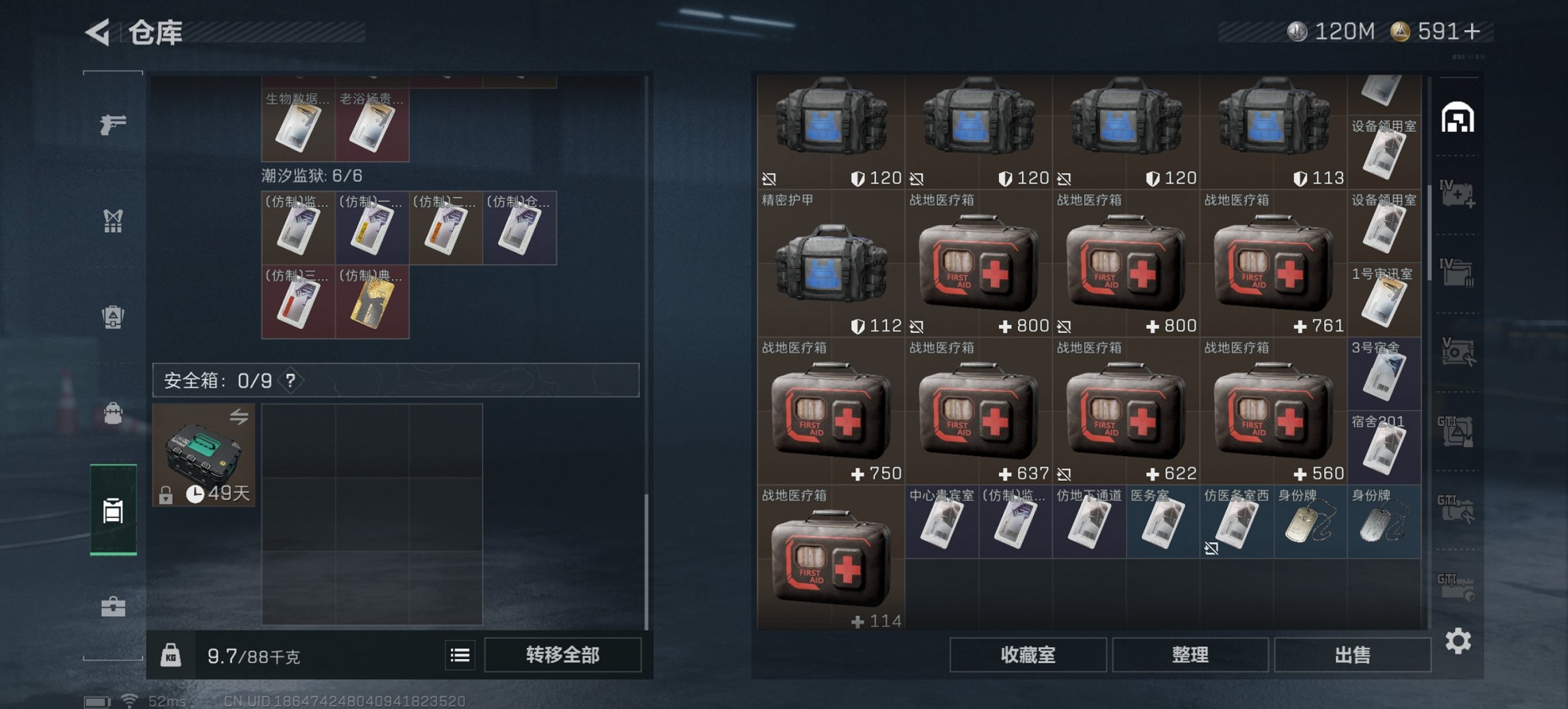This screenshot has width=1568, height=709.
Task: Switch to the highlighted storage tab on left sidebar
Action: coord(113,509)
